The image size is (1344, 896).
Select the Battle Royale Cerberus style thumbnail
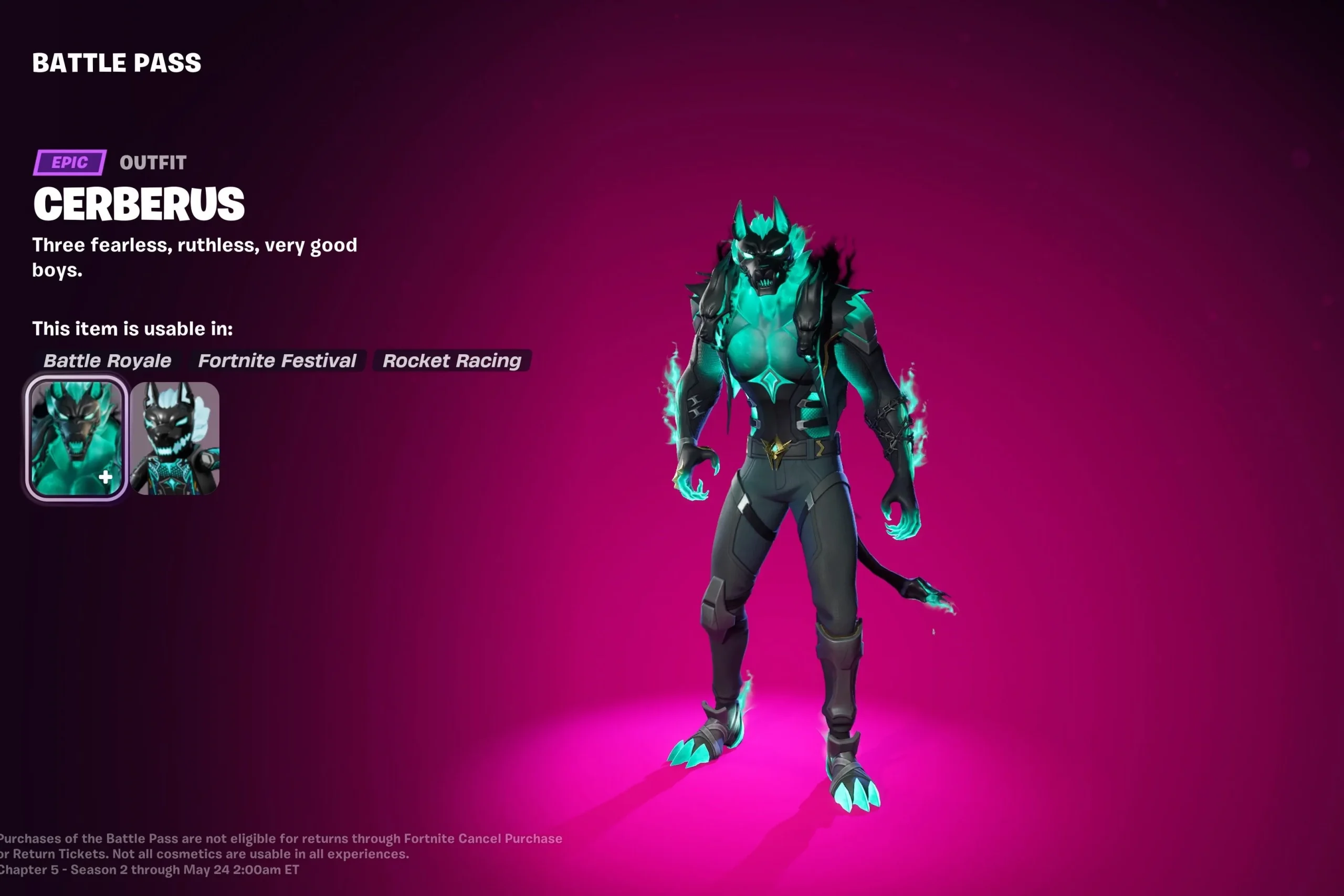[x=76, y=431]
